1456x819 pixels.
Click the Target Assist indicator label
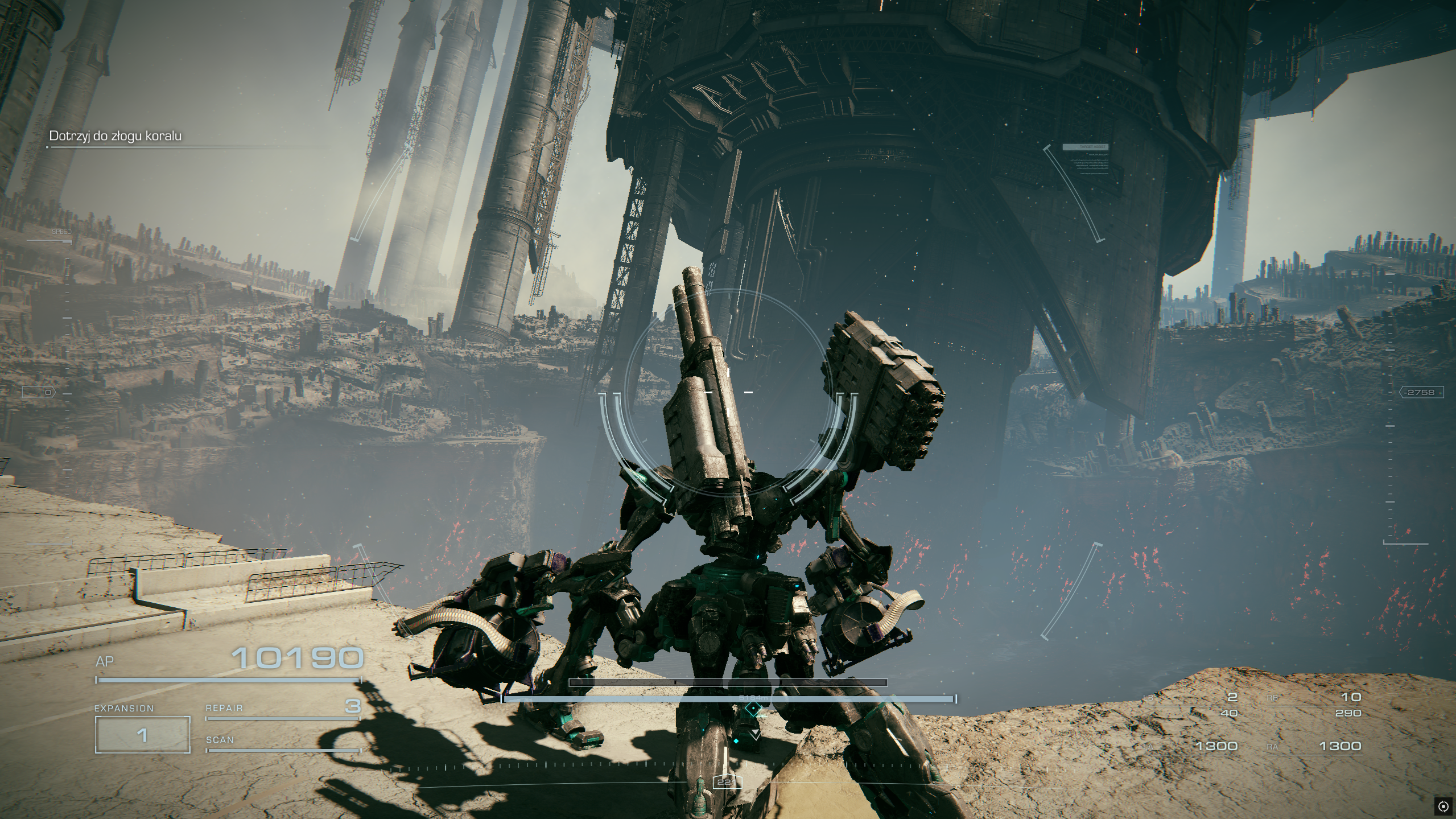coord(1085,147)
